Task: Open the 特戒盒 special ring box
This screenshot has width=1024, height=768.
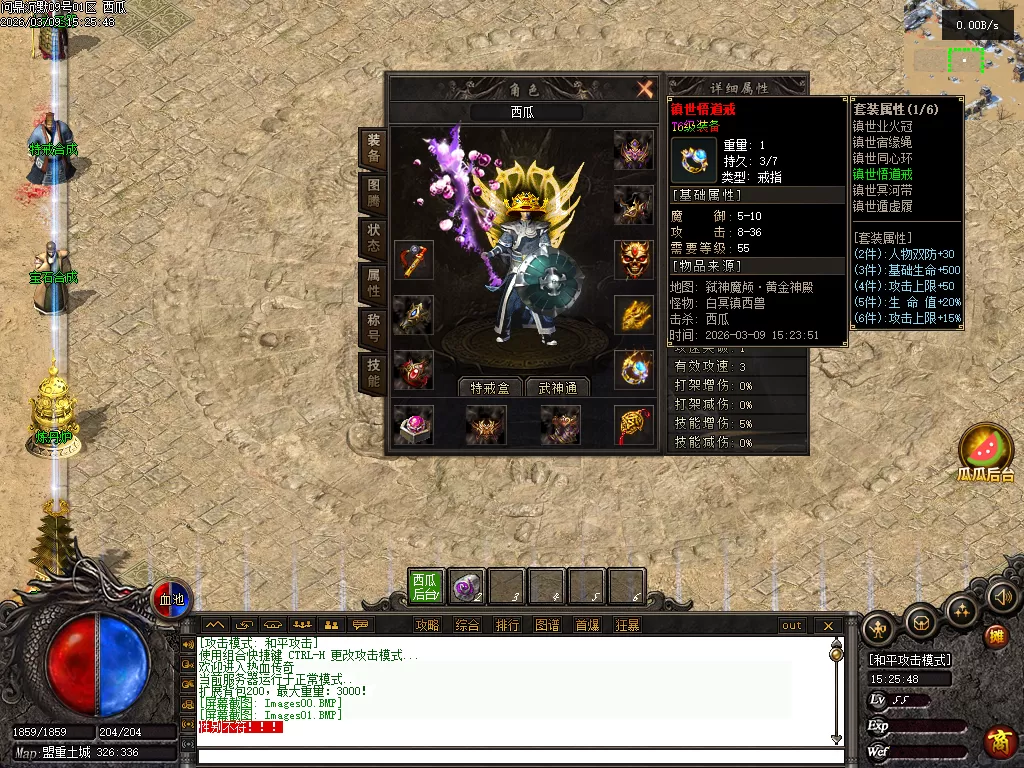Action: click(491, 388)
